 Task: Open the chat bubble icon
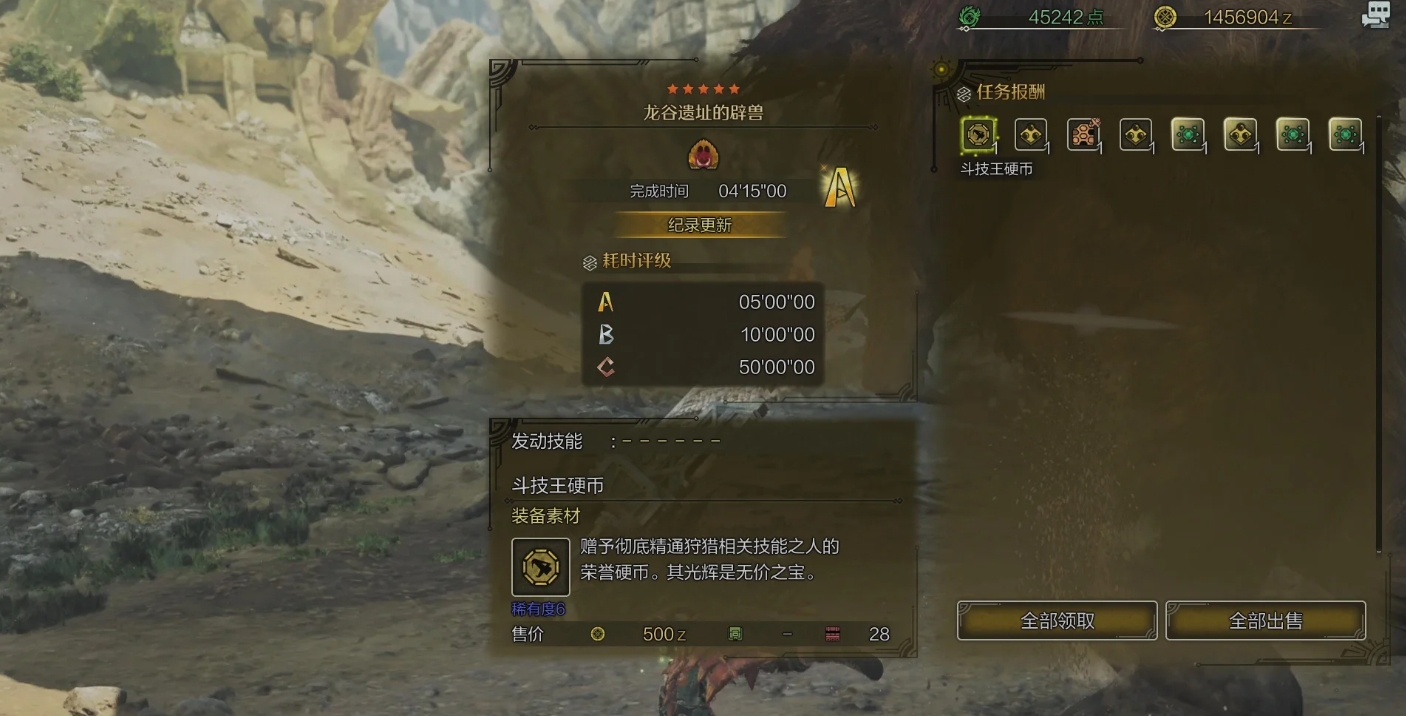click(x=1375, y=15)
